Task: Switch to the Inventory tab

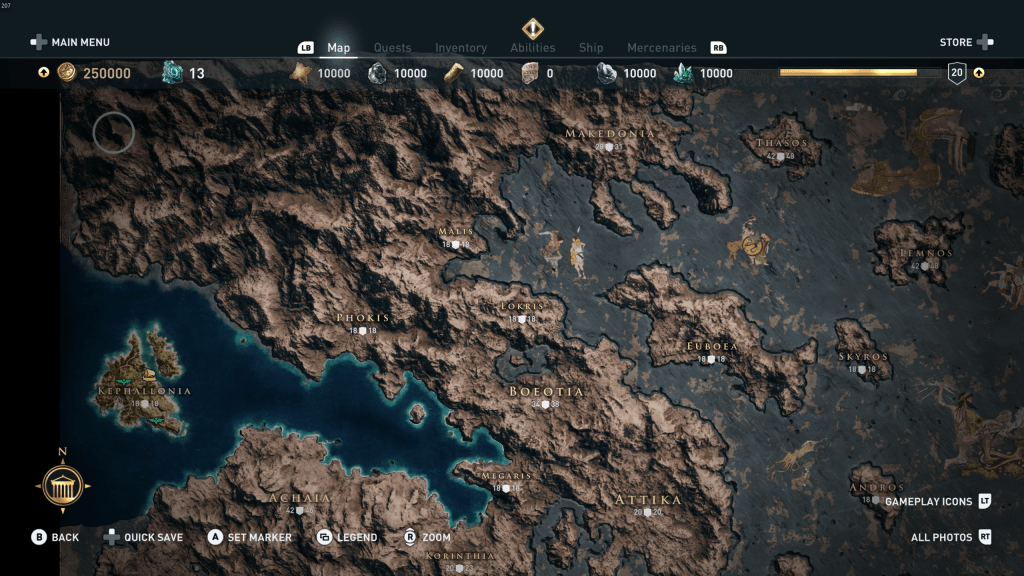Action: (x=461, y=48)
